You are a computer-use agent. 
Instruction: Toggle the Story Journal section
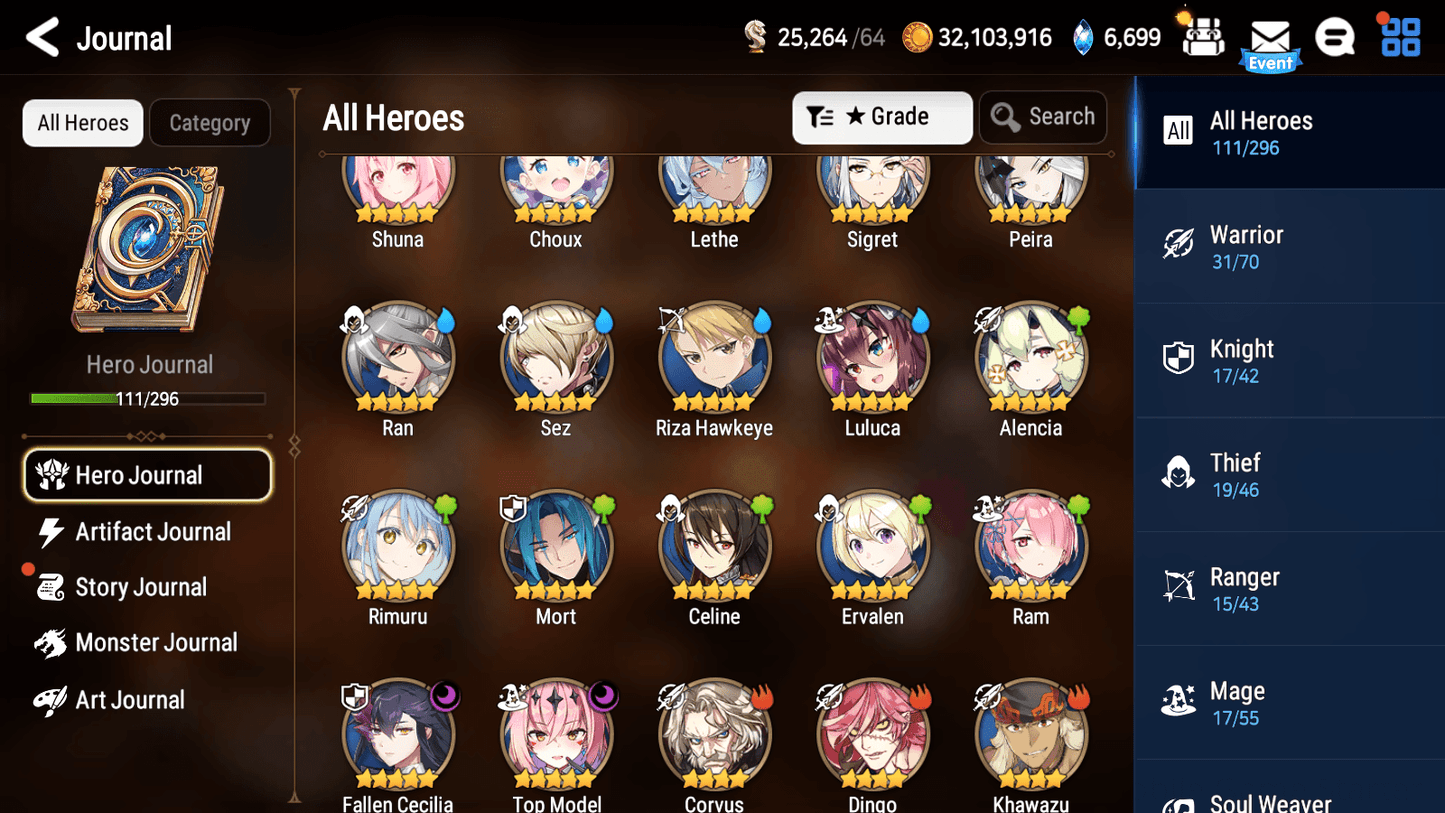pos(141,587)
